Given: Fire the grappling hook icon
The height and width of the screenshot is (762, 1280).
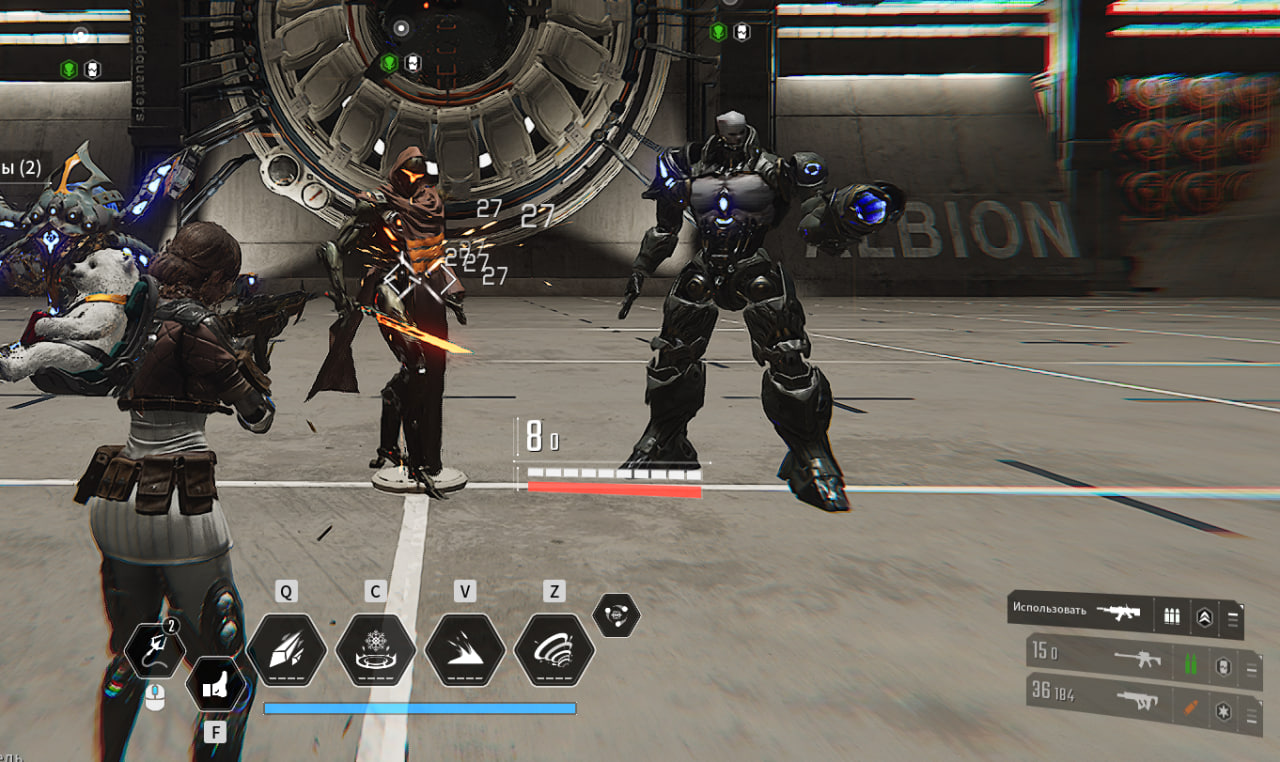Looking at the screenshot, I should click(155, 651).
